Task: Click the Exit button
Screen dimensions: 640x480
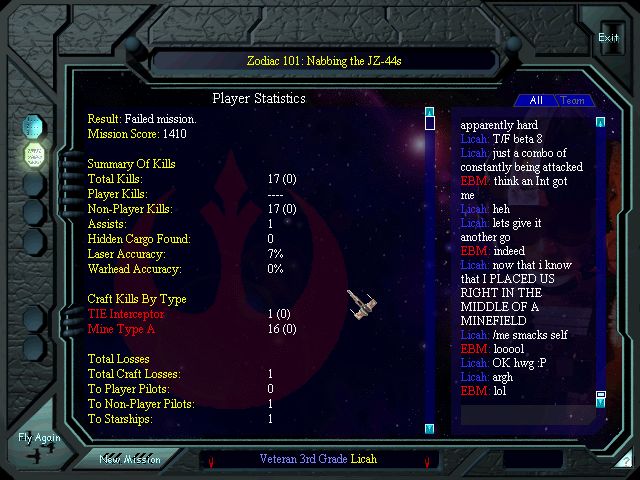Action: [x=608, y=37]
